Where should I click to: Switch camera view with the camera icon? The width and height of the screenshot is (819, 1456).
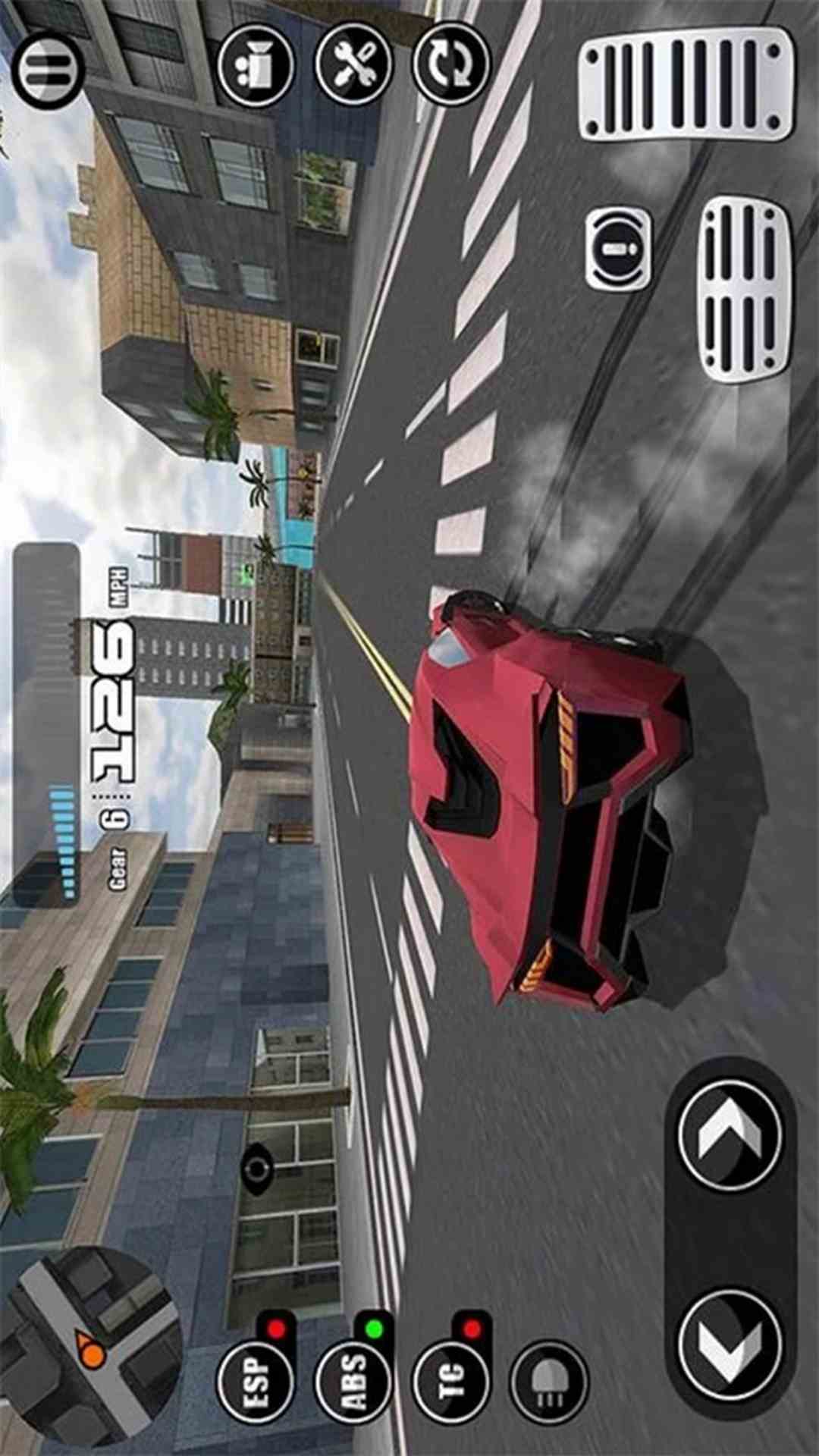[256, 65]
